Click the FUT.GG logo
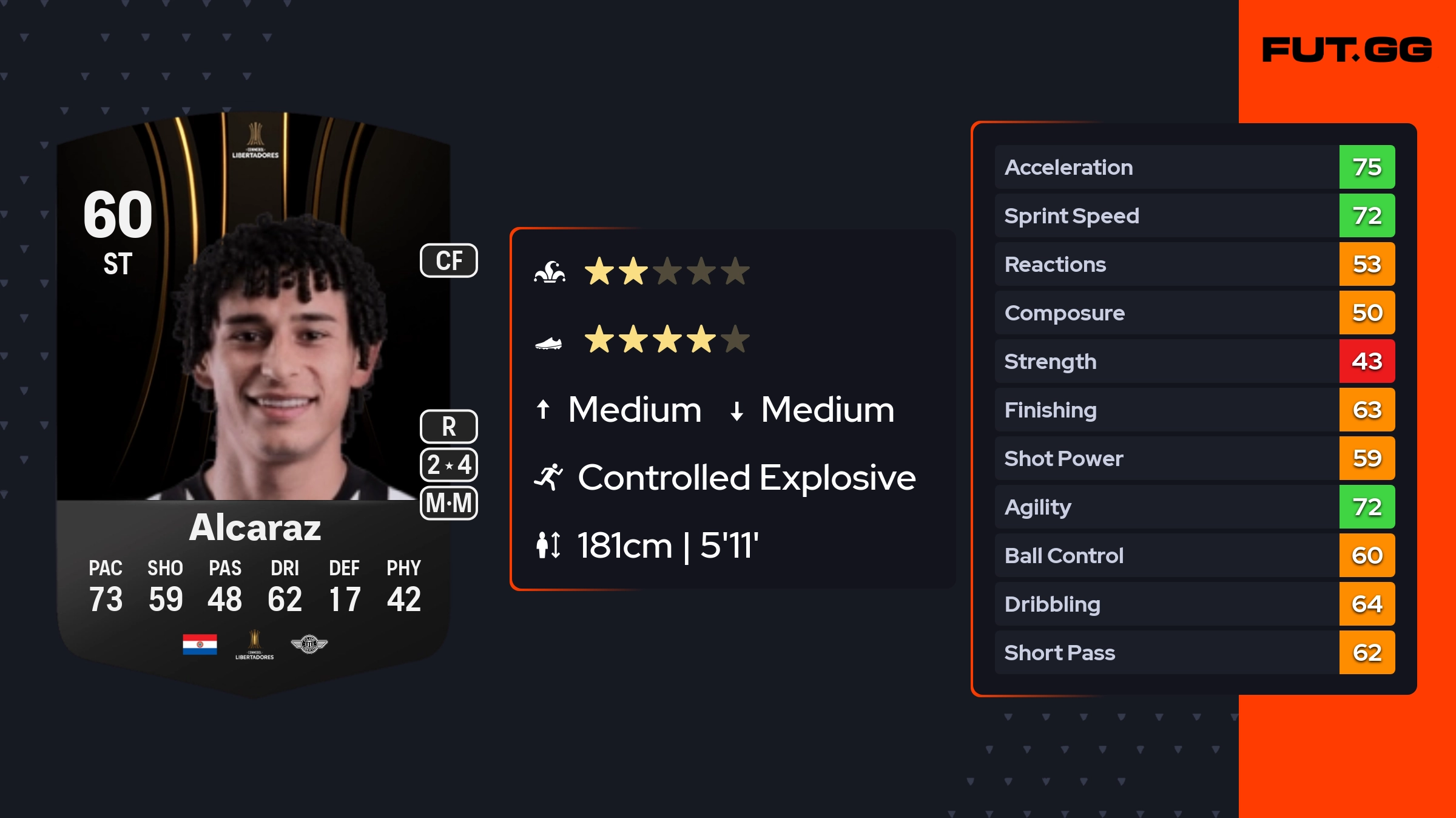 point(1347,50)
